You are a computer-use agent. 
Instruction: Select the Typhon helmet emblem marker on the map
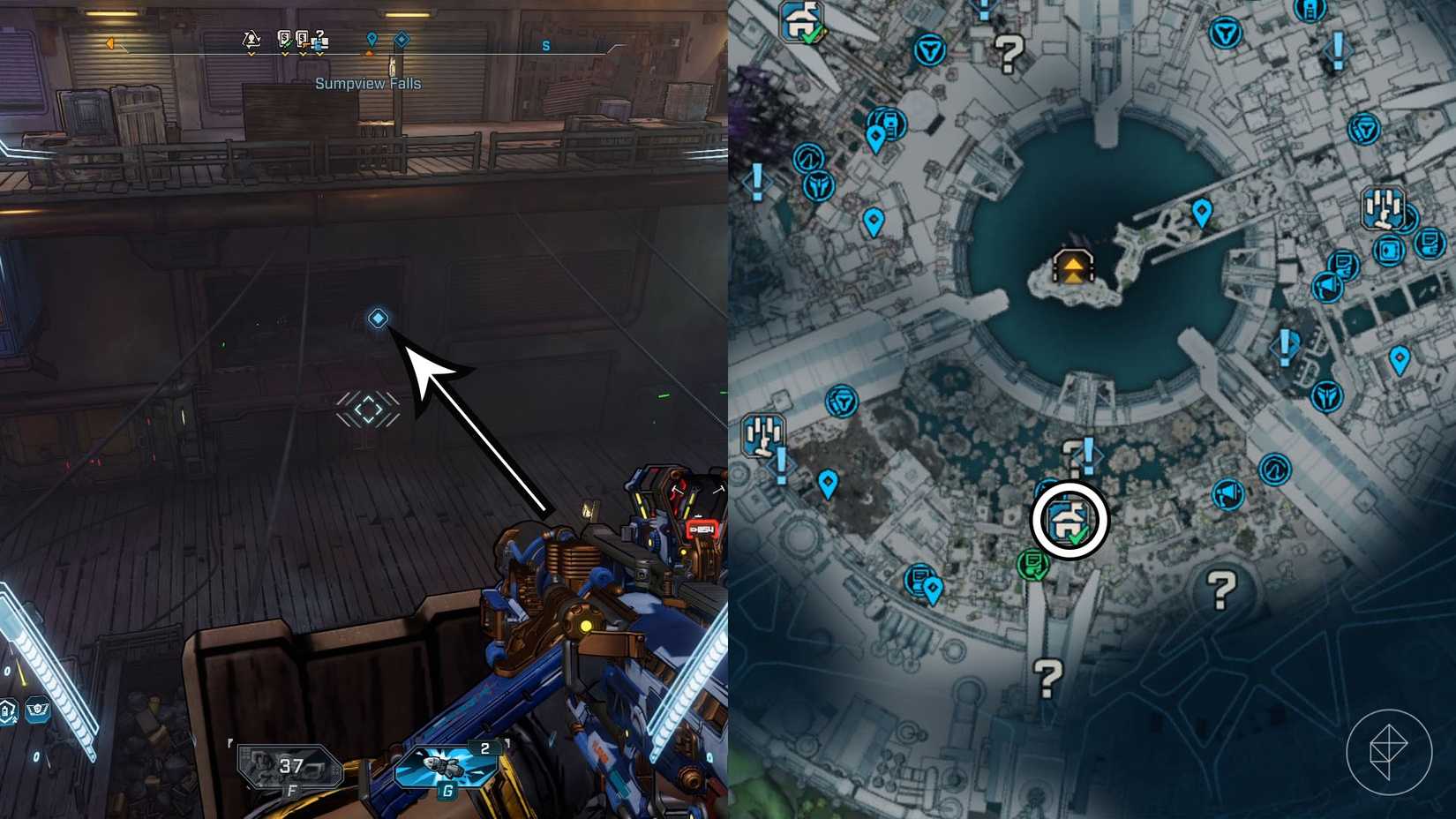pos(818,185)
